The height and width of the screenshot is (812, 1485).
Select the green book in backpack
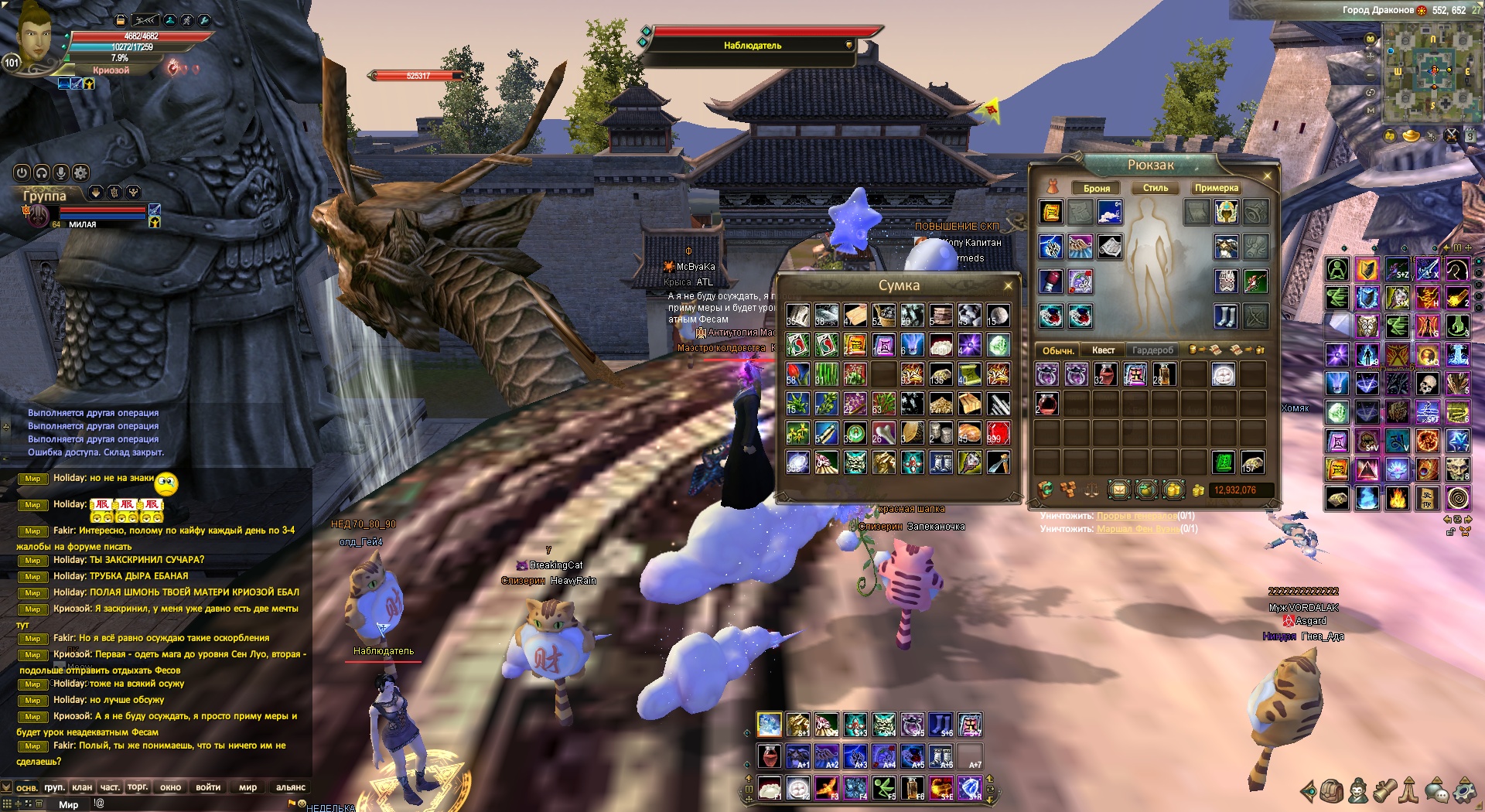[1223, 462]
